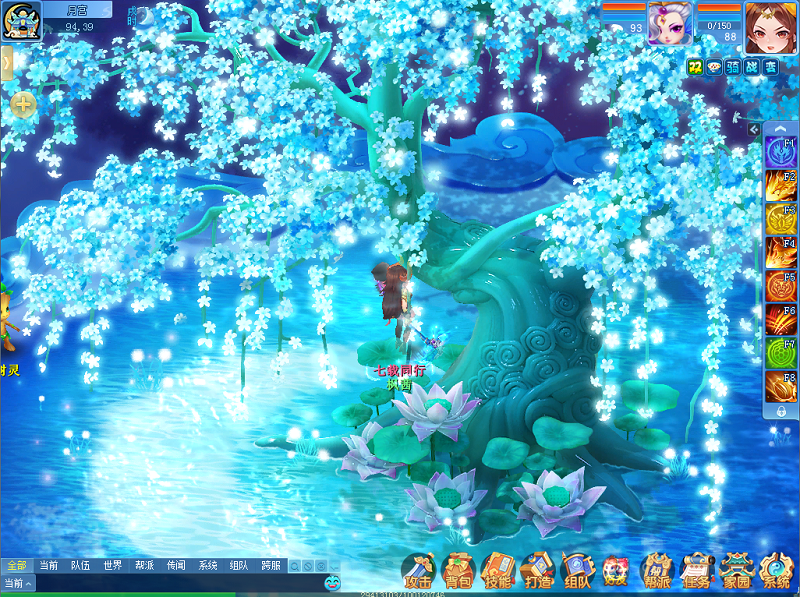
Task: Open the 任务 quest log
Action: [x=695, y=571]
